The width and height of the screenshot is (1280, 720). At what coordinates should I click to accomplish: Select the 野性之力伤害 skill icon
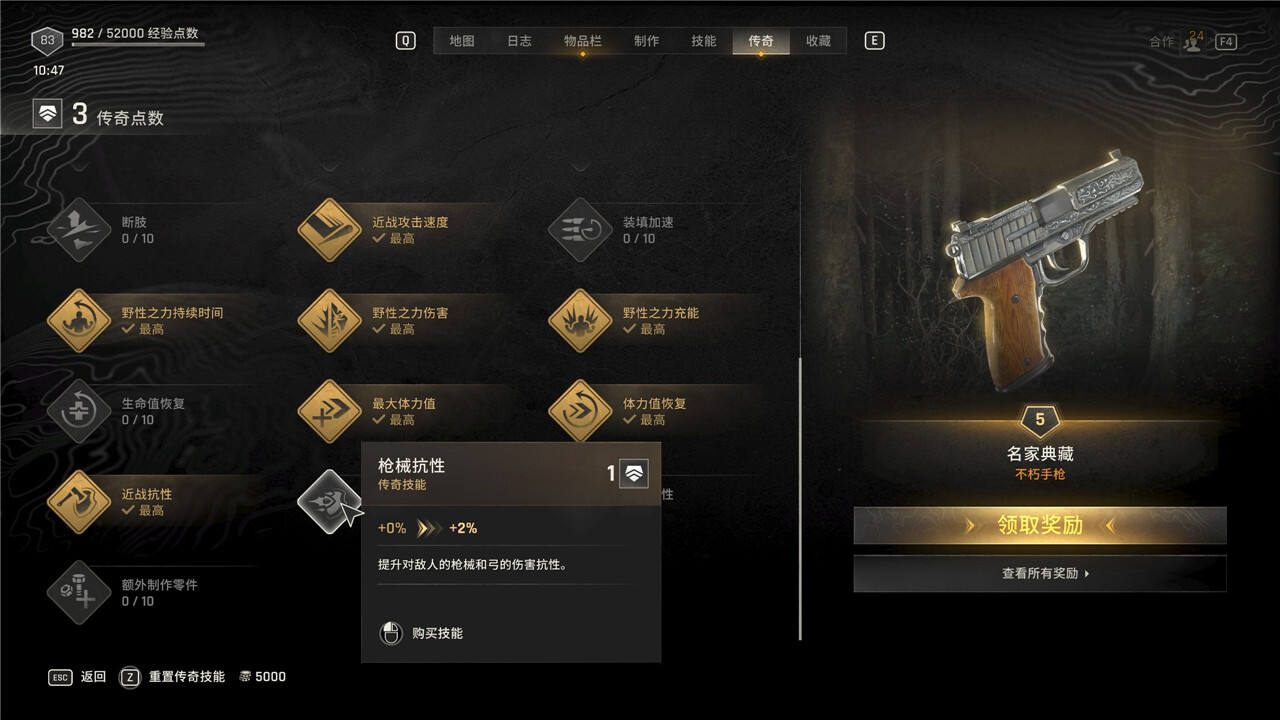(x=329, y=321)
